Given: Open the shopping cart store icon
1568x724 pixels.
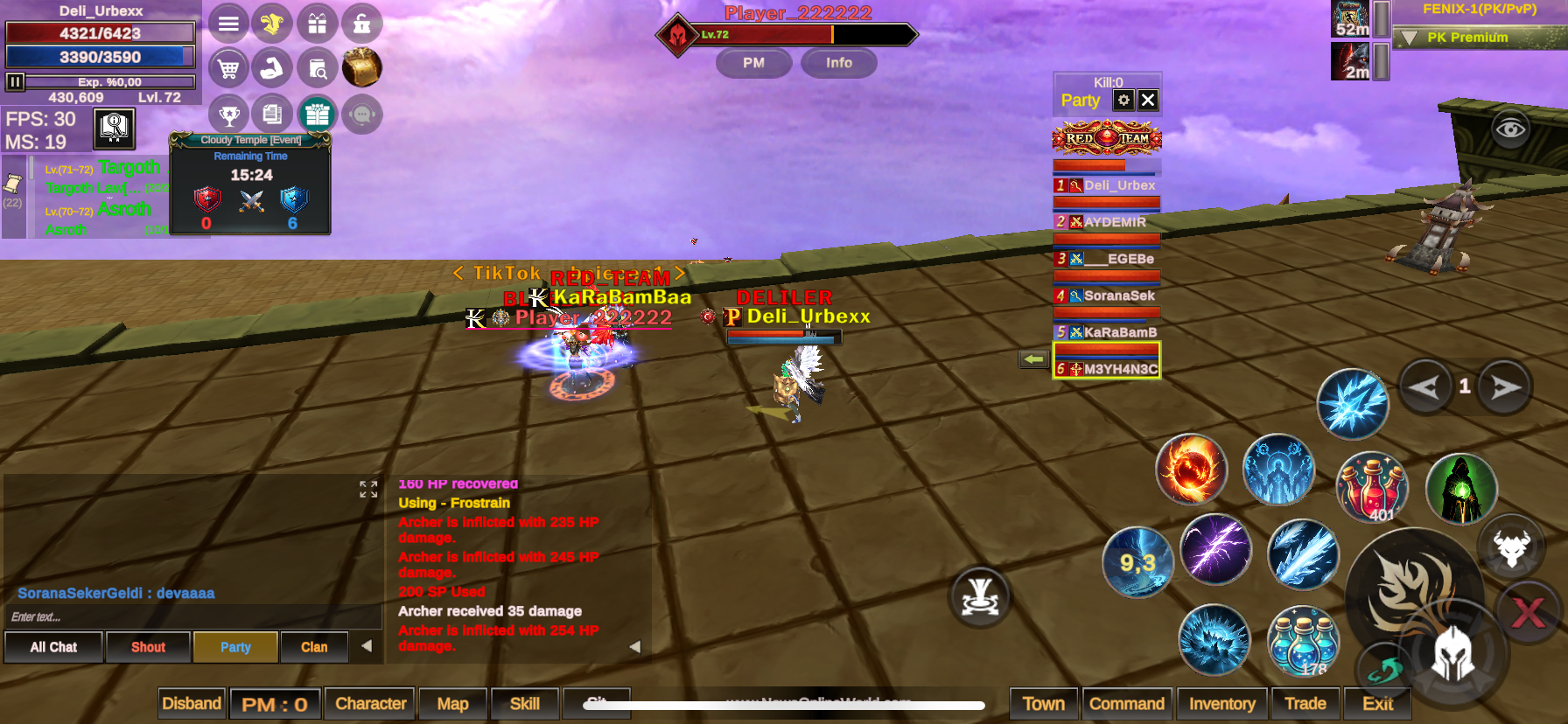Looking at the screenshot, I should click(228, 68).
